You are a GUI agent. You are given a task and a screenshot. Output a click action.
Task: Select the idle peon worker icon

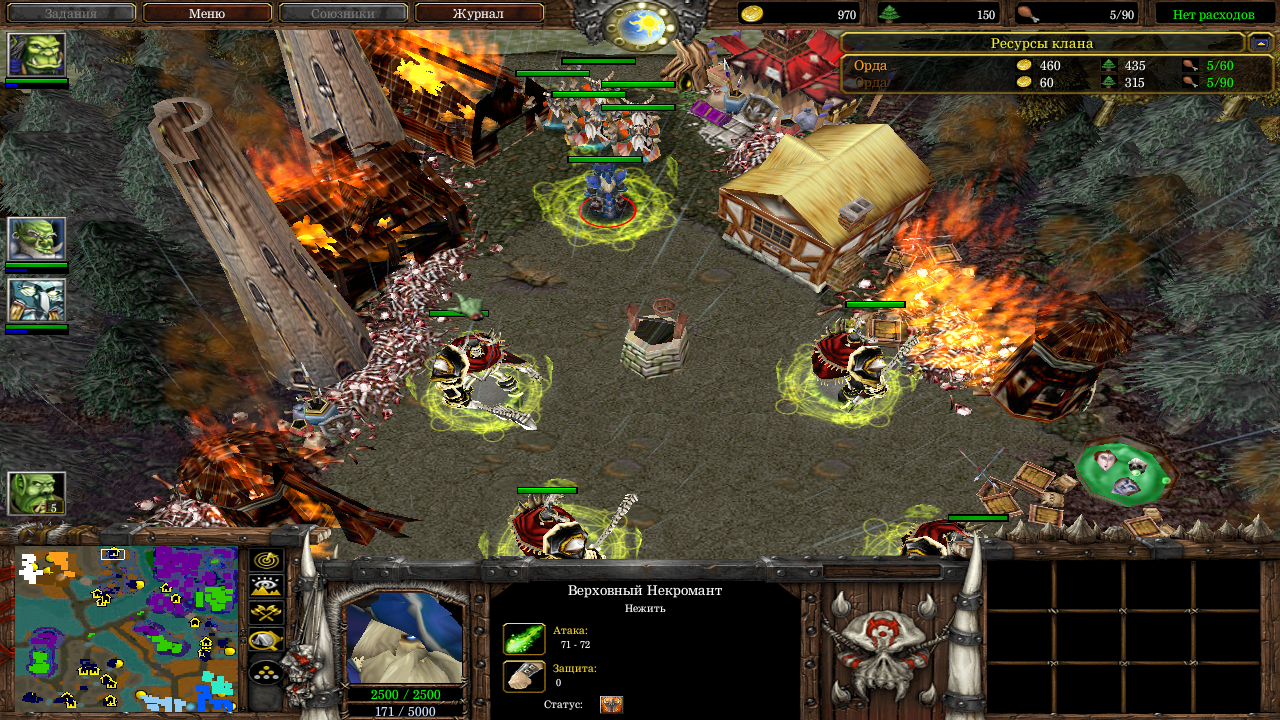tap(37, 493)
